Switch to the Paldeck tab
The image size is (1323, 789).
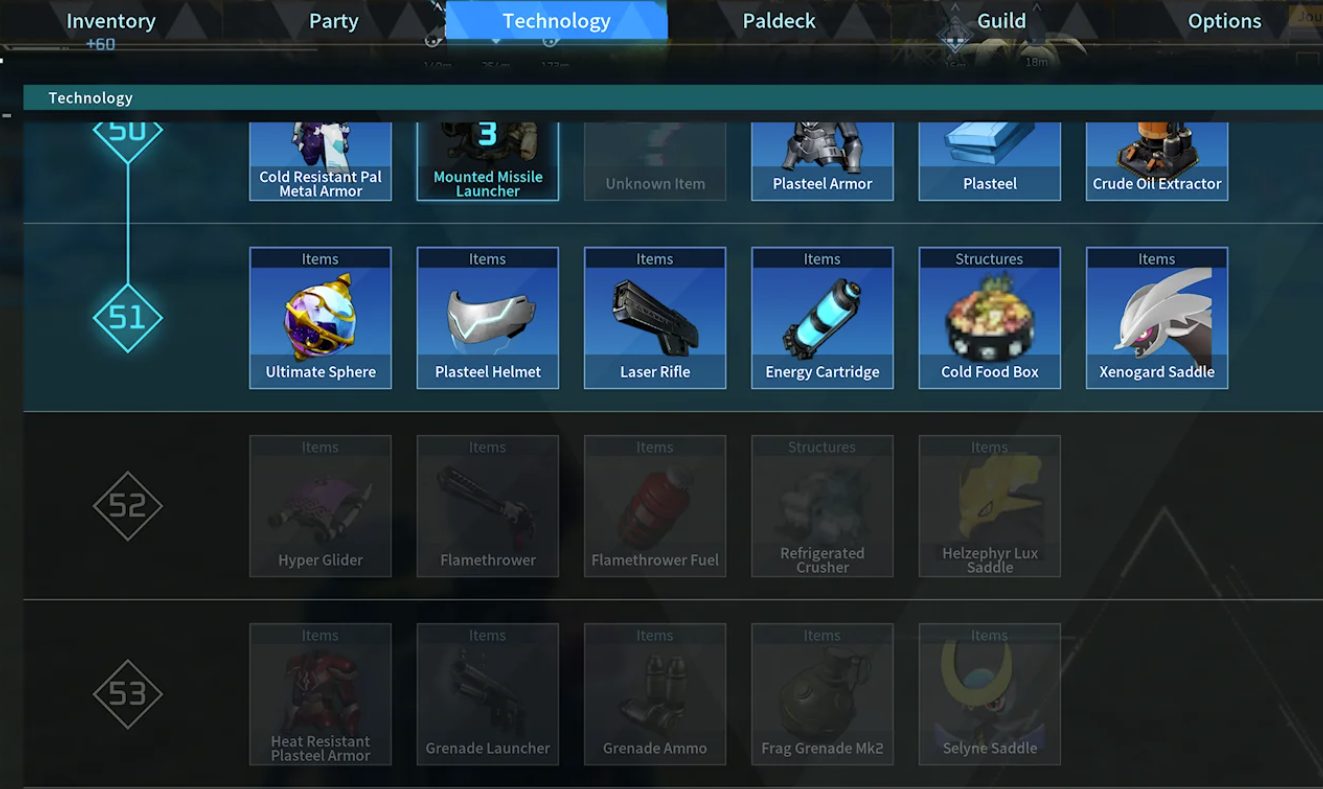[x=778, y=20]
